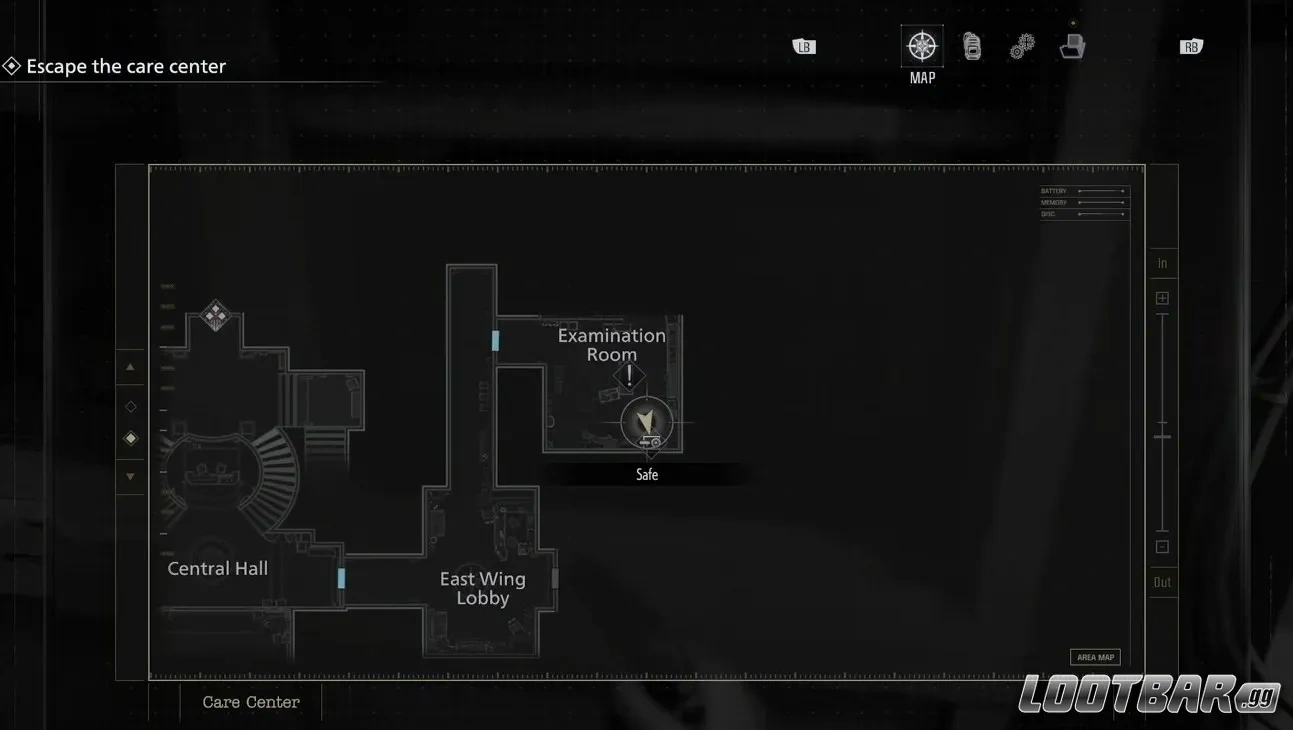This screenshot has width=1293, height=730.
Task: Click the In zoom label
Action: [1161, 262]
